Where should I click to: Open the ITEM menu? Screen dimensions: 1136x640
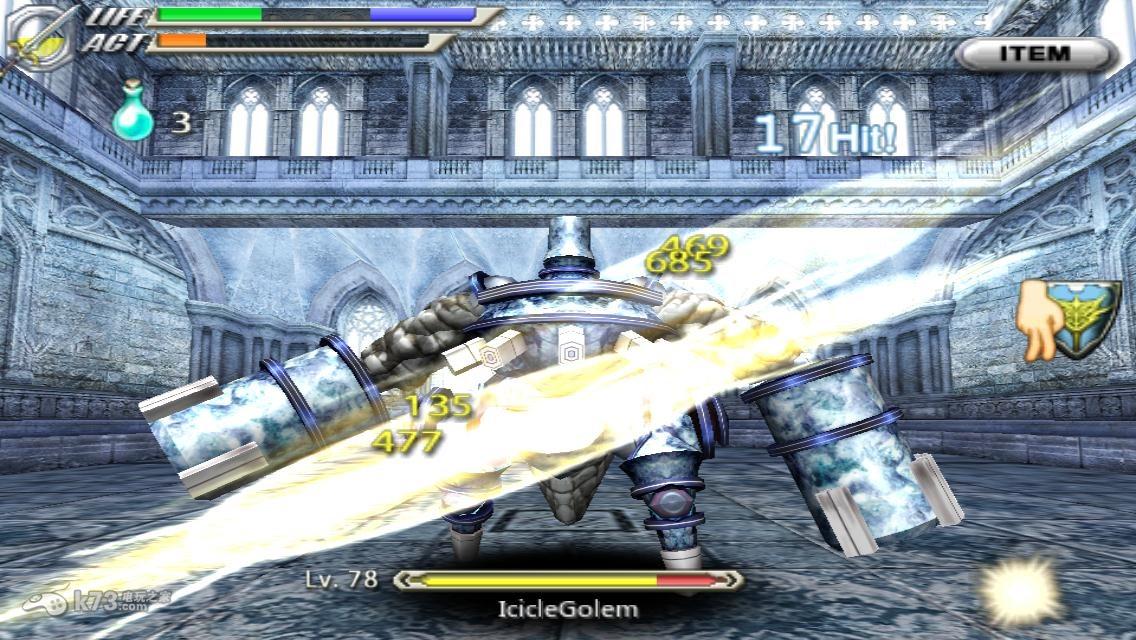click(1035, 54)
